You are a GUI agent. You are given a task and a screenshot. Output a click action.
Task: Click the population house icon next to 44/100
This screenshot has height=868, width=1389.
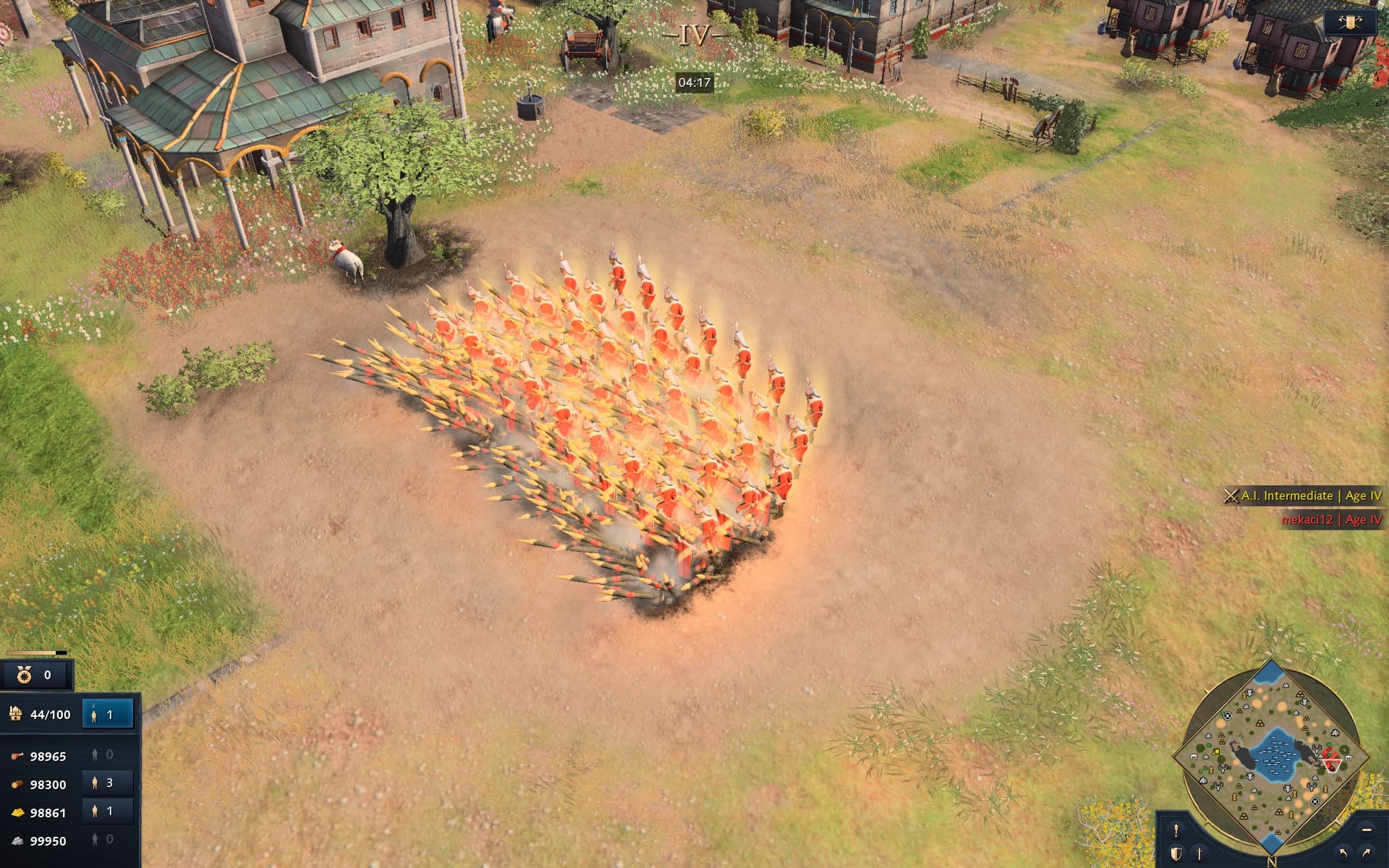tap(17, 714)
